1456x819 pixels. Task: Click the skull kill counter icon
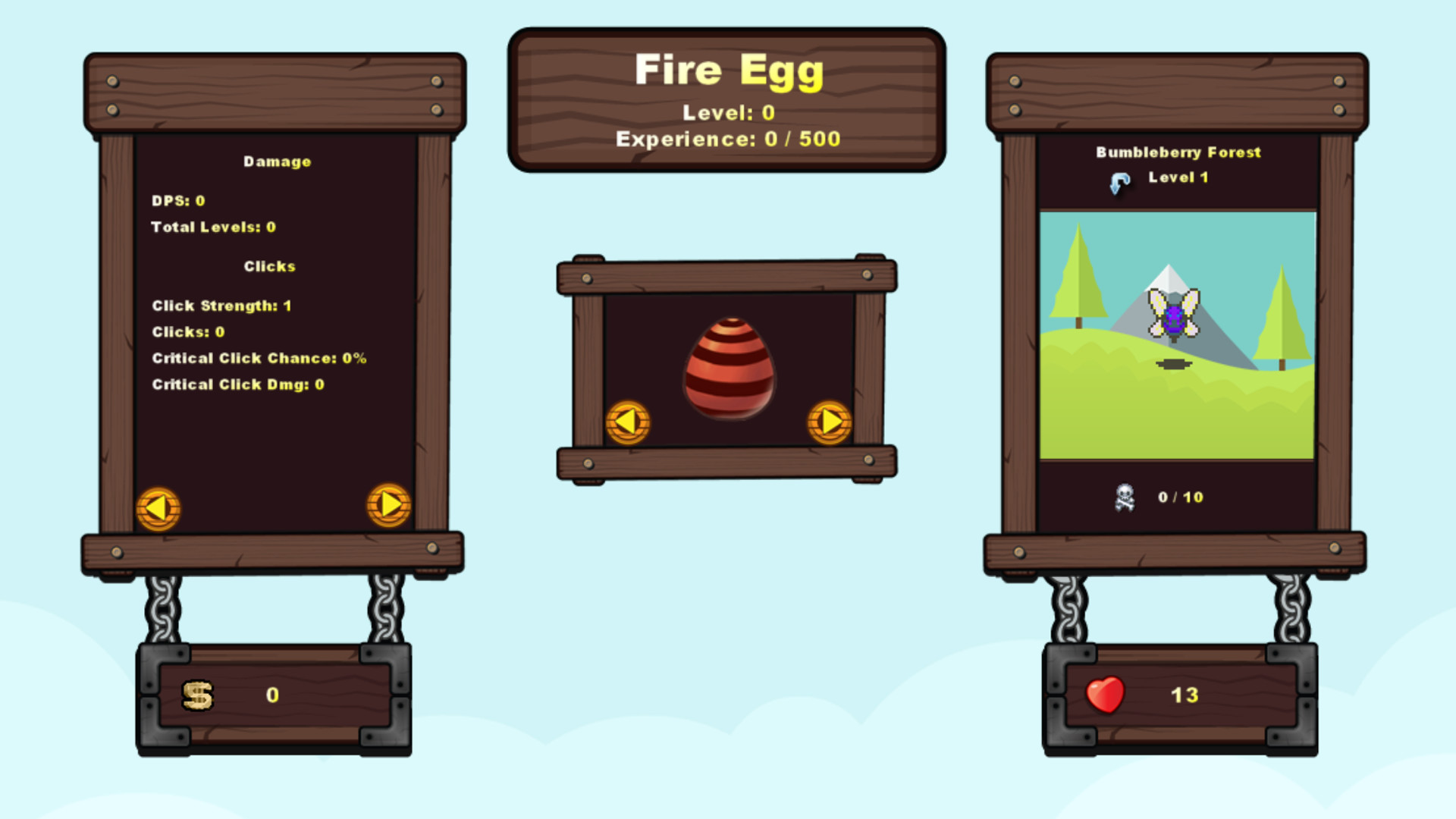point(1125,497)
